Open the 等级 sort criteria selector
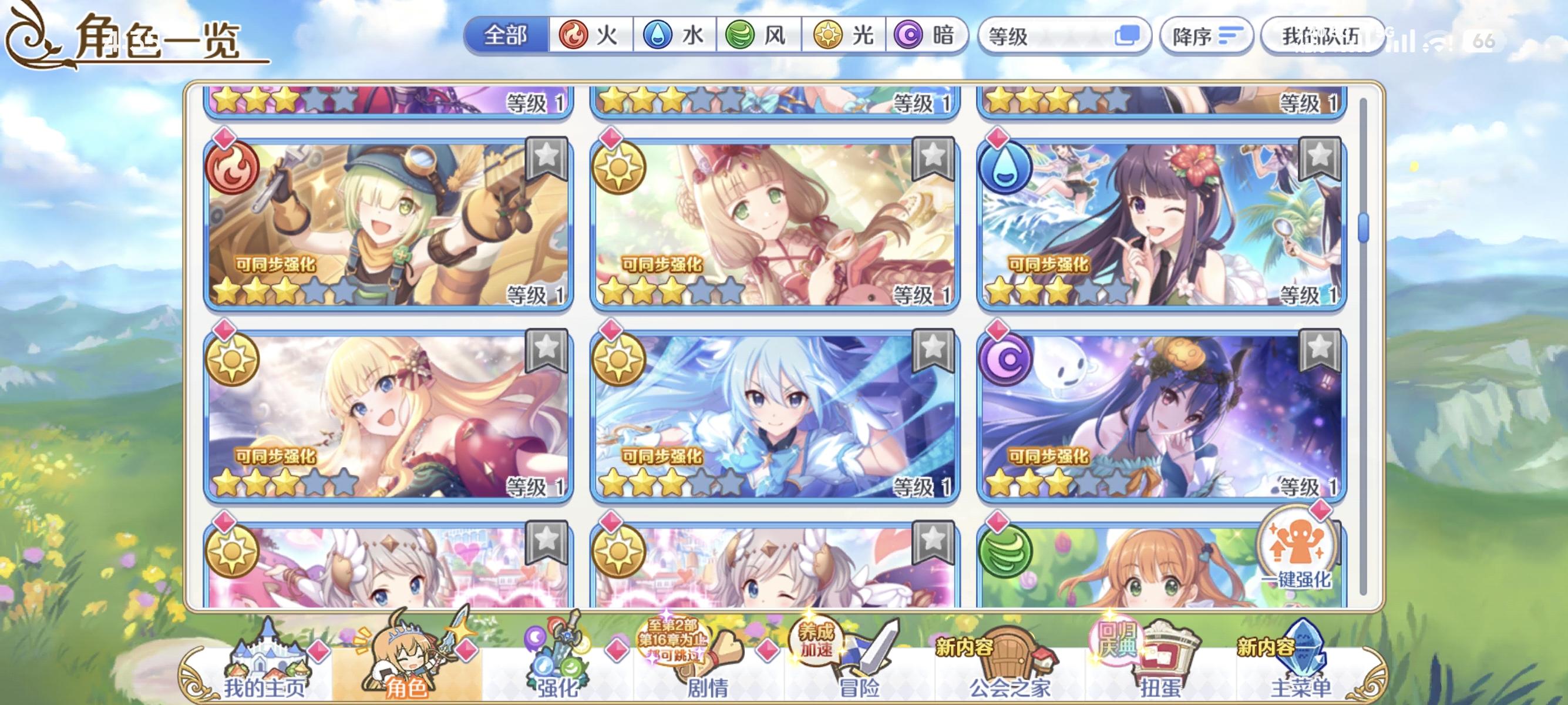This screenshot has height=705, width=1568. click(x=1047, y=38)
